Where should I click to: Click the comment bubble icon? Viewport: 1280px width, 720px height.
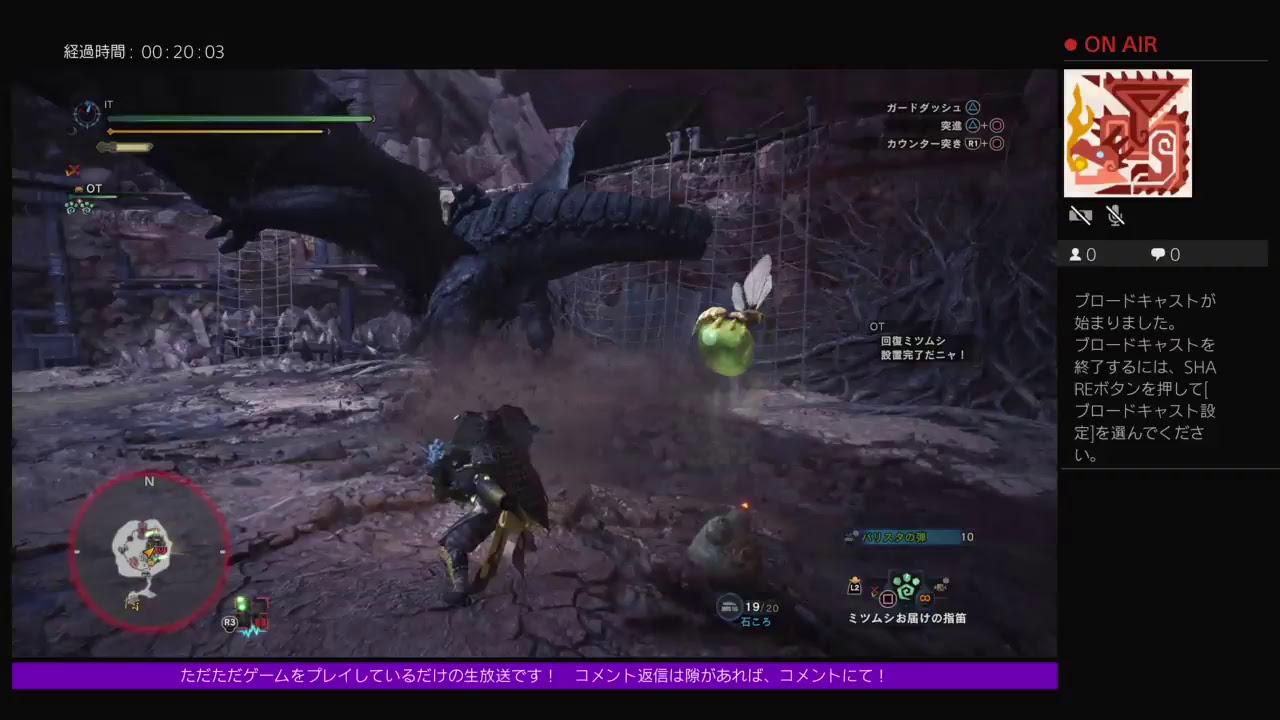tap(1156, 254)
